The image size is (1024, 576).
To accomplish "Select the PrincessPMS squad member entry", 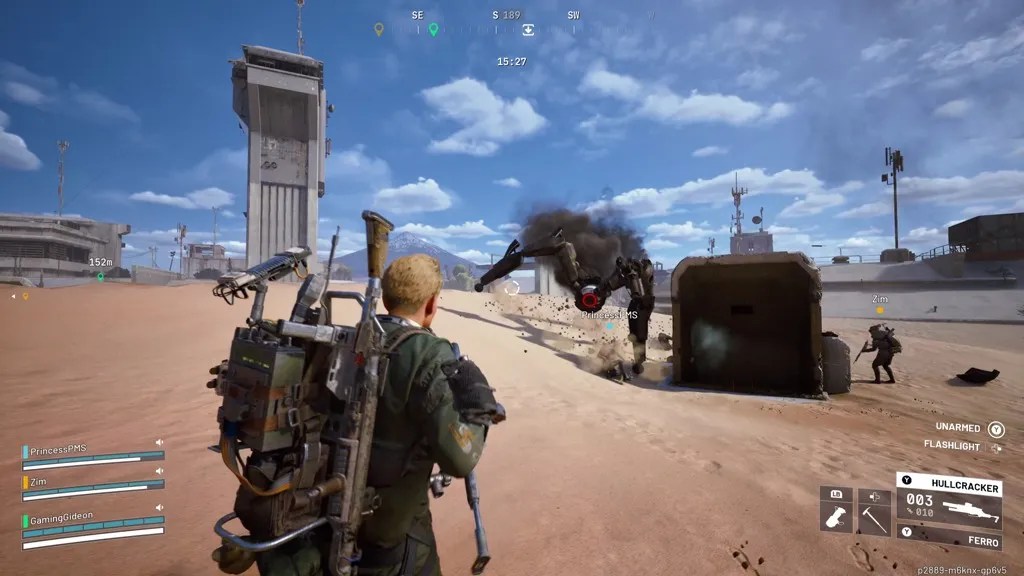I will [92, 456].
